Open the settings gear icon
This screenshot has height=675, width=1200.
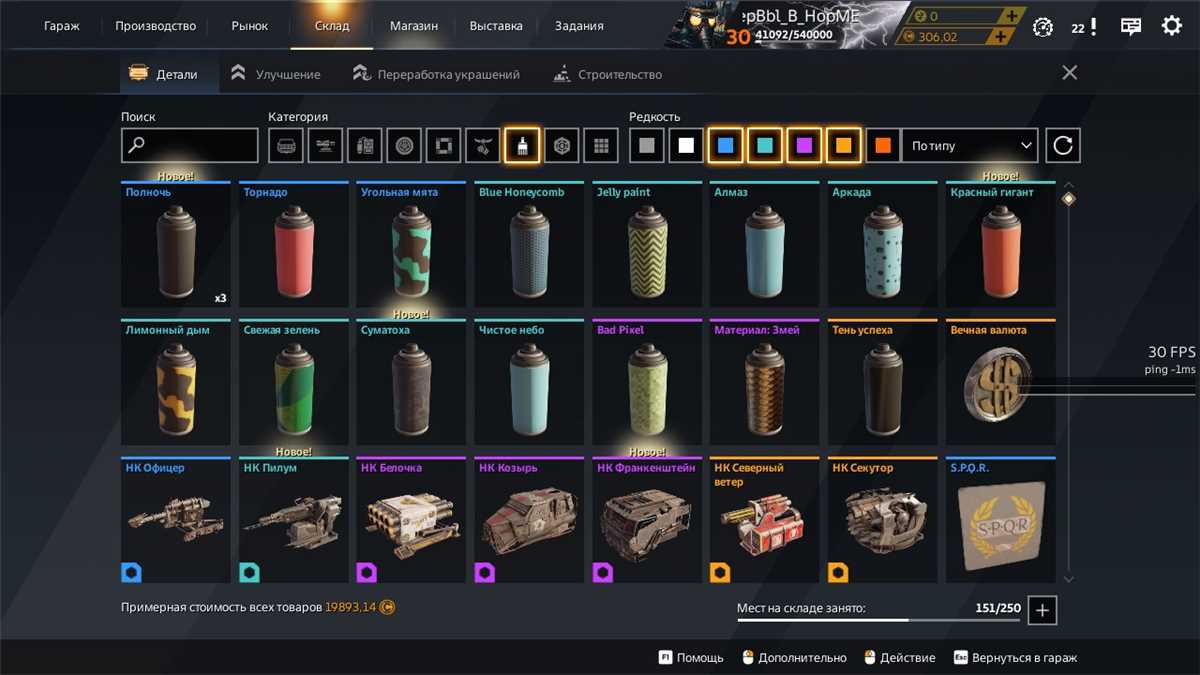1171,26
